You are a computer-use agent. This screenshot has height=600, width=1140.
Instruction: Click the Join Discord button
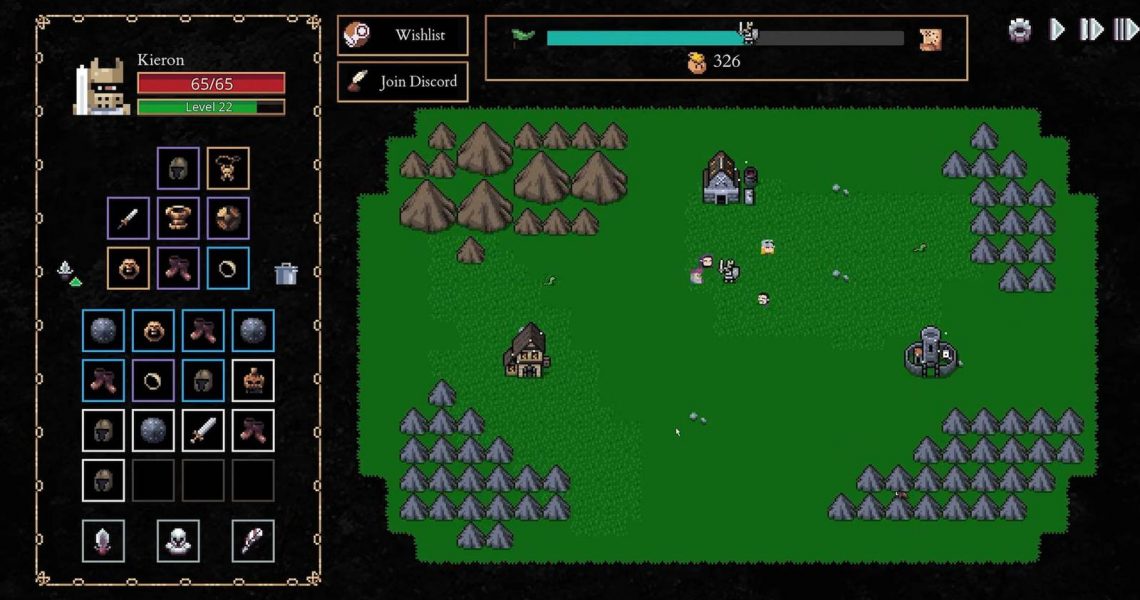[402, 82]
